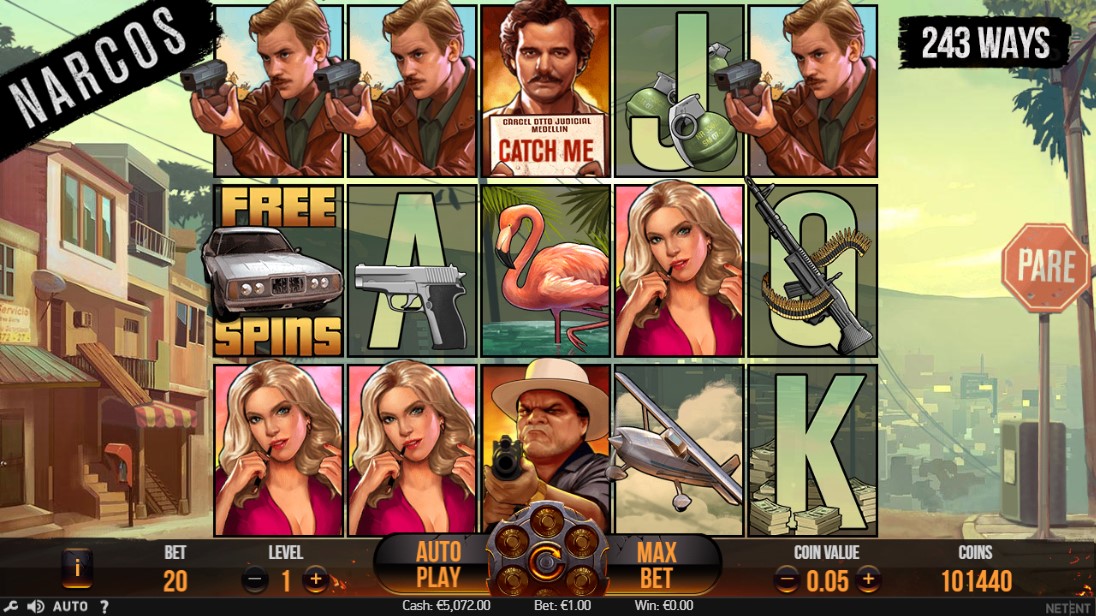Decrease the bet level

(x=255, y=579)
